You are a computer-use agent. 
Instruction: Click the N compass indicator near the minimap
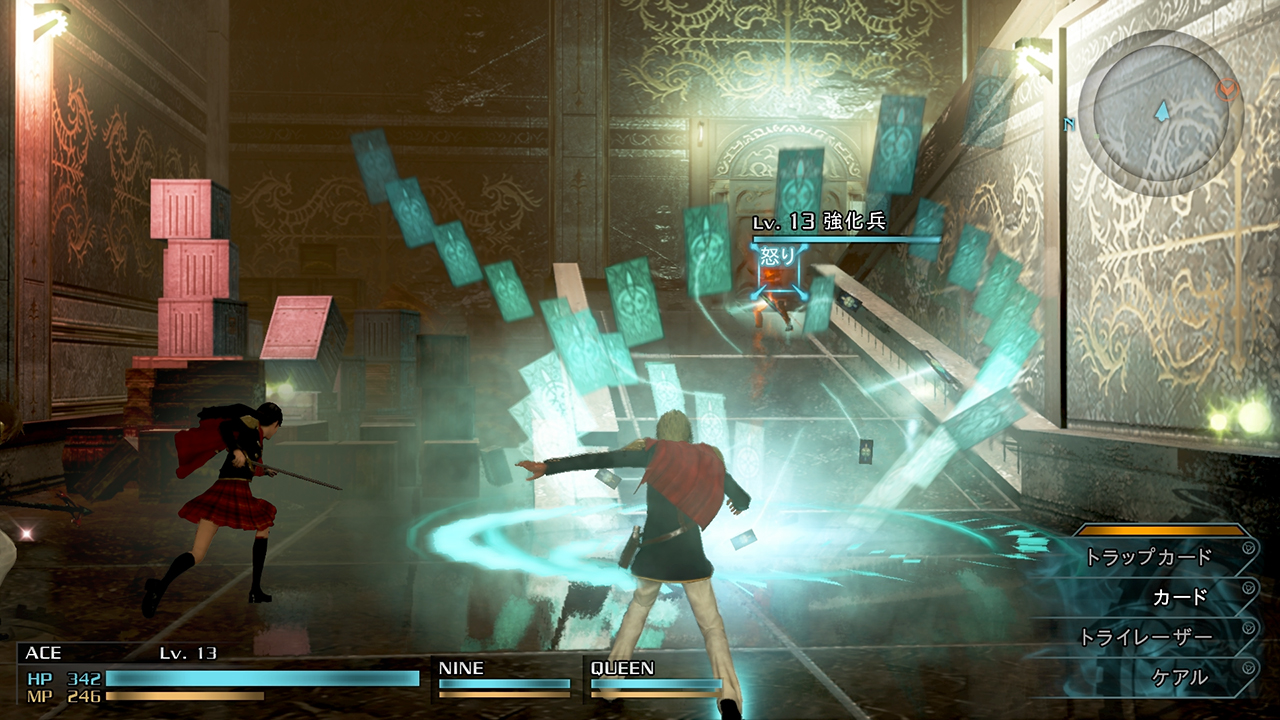coord(1069,124)
